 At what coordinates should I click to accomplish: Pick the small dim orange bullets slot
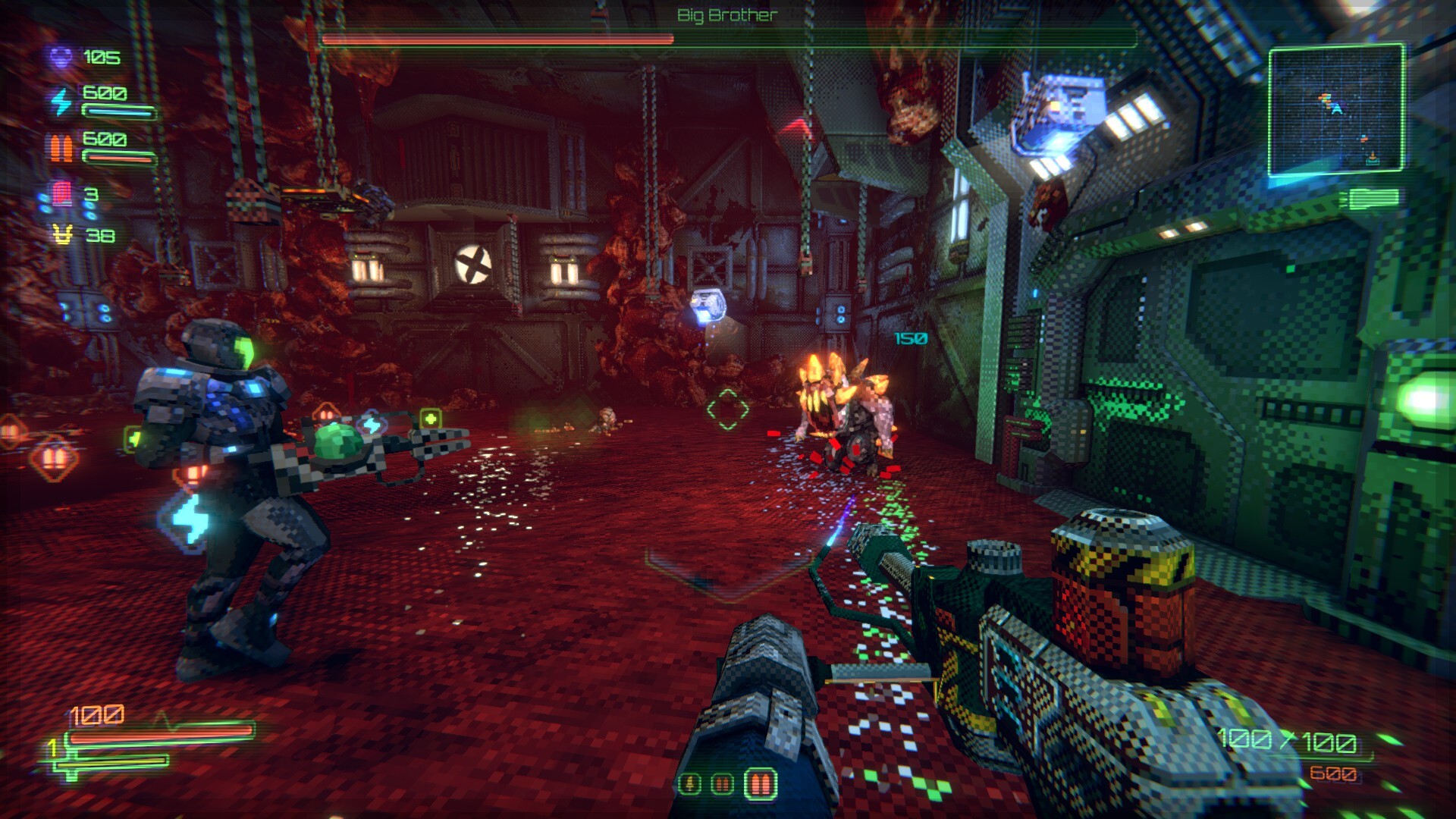pos(723,783)
